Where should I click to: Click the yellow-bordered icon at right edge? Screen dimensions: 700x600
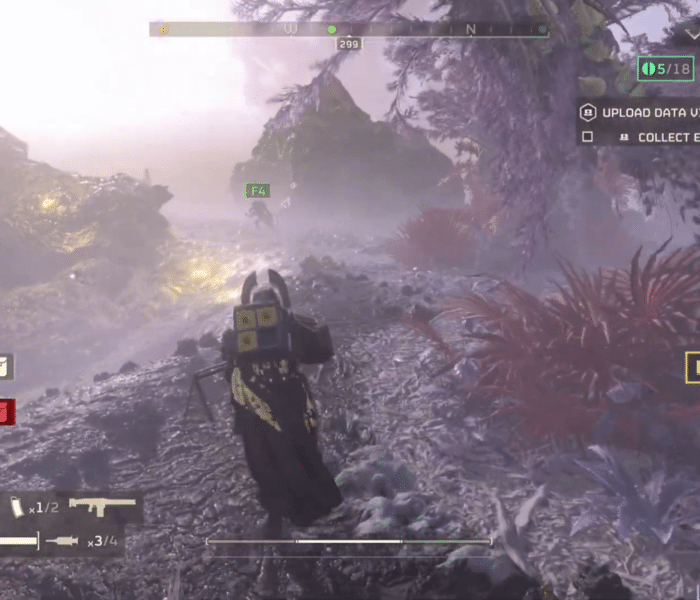(x=692, y=368)
